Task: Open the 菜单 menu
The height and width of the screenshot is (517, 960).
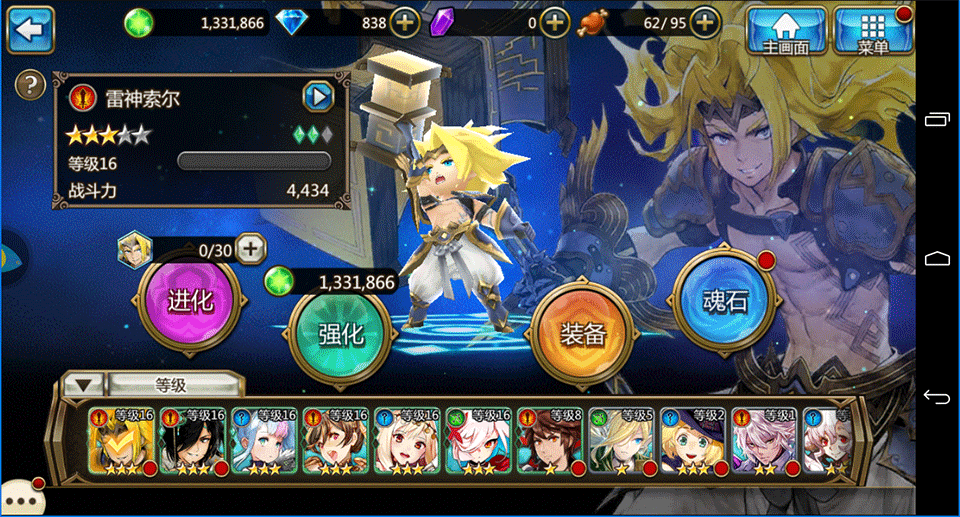Action: [x=873, y=30]
